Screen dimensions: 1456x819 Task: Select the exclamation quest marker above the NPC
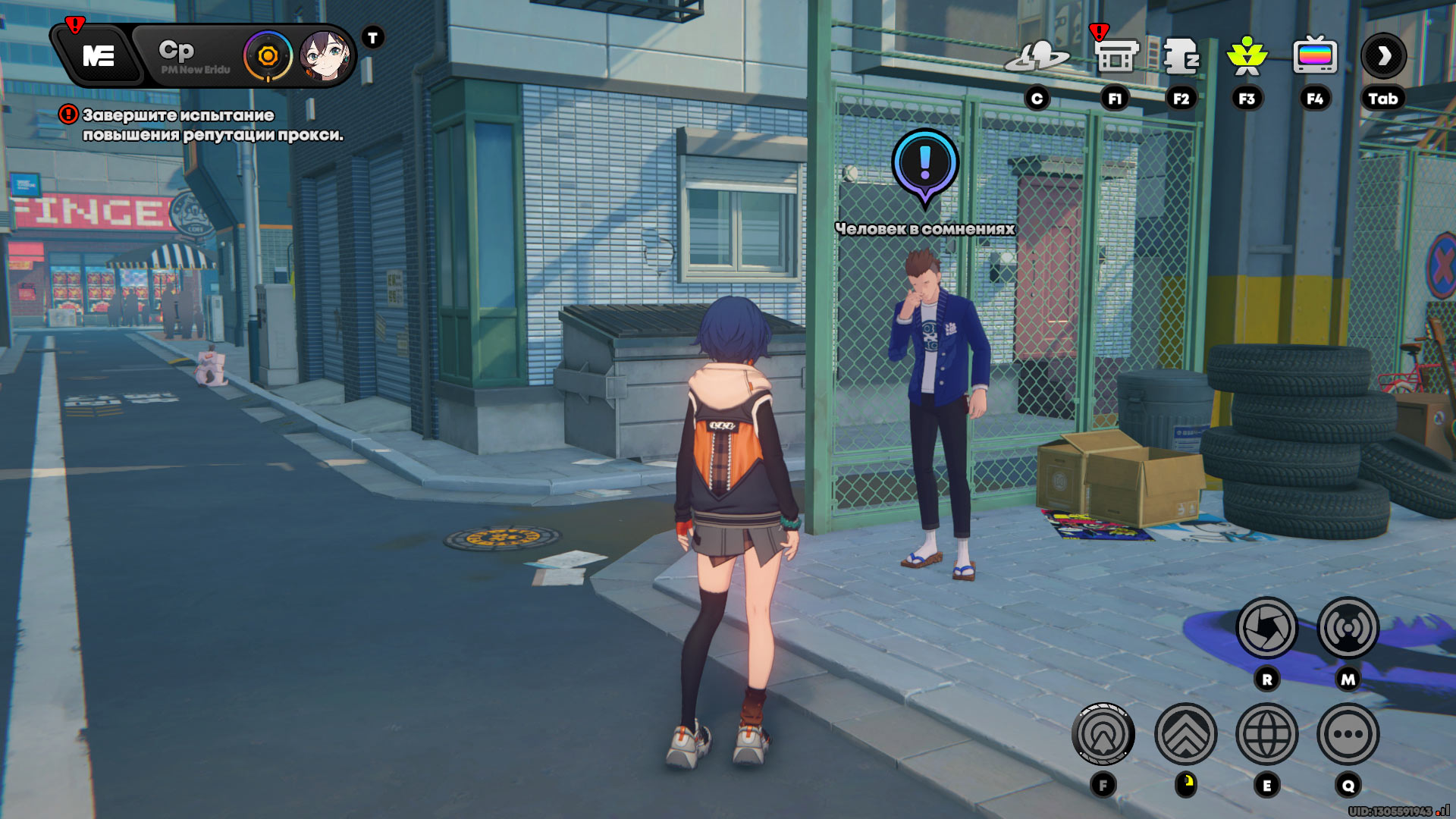point(924,163)
